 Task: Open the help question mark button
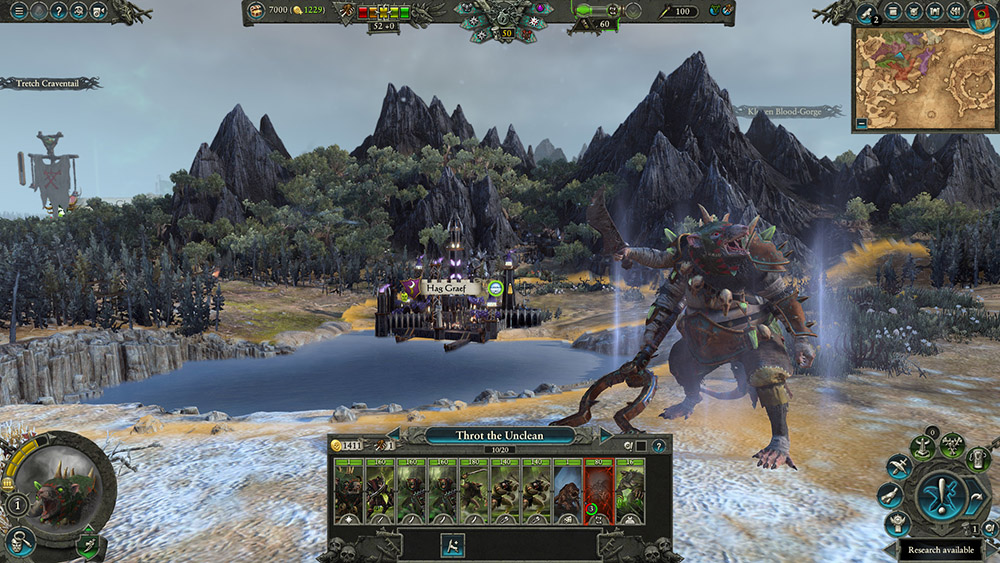click(58, 12)
